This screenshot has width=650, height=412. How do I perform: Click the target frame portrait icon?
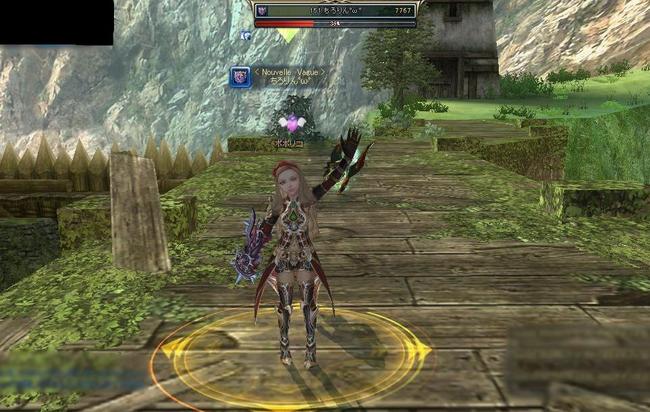[x=263, y=10]
